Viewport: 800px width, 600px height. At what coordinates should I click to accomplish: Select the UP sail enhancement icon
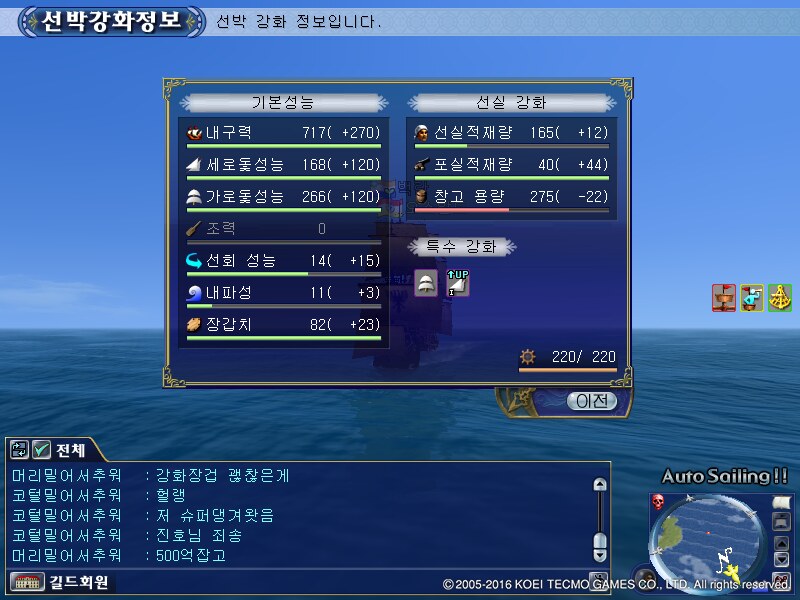coord(457,284)
